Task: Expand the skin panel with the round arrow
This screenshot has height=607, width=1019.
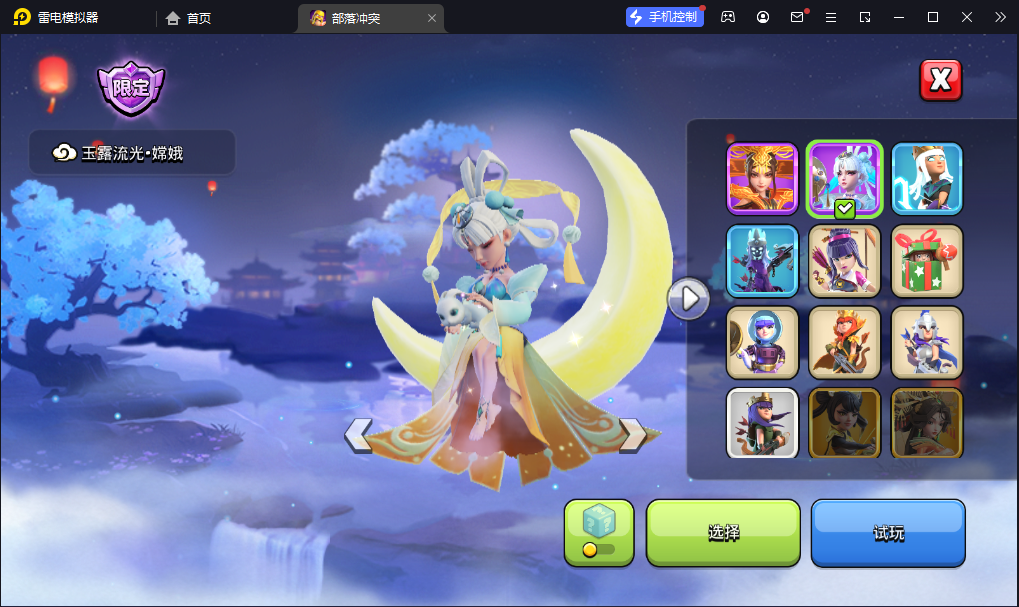Action: point(688,298)
